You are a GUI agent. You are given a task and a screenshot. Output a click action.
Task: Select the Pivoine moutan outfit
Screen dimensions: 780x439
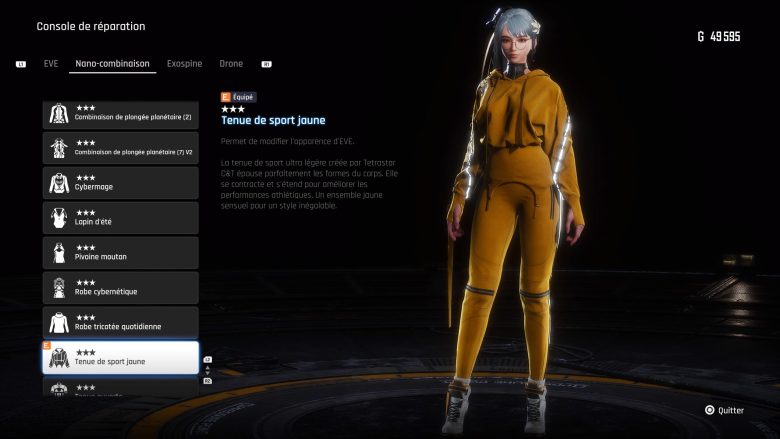click(x=120, y=253)
